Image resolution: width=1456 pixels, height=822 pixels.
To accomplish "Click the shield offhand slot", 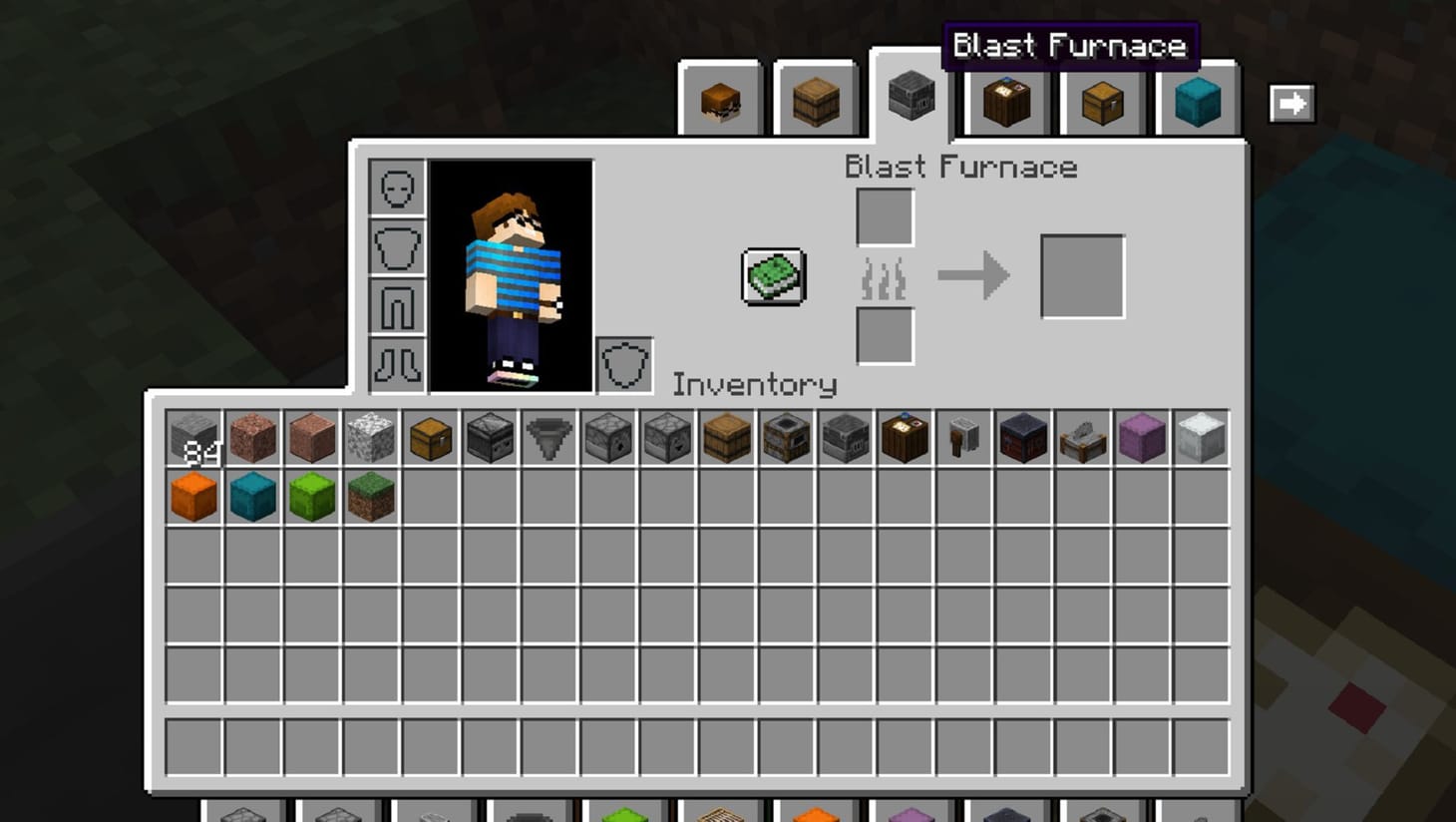I will (624, 363).
